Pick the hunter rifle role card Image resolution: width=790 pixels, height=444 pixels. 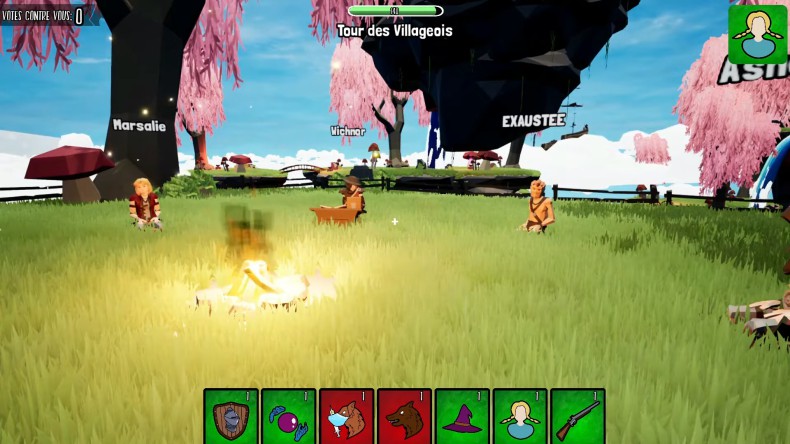(578, 416)
